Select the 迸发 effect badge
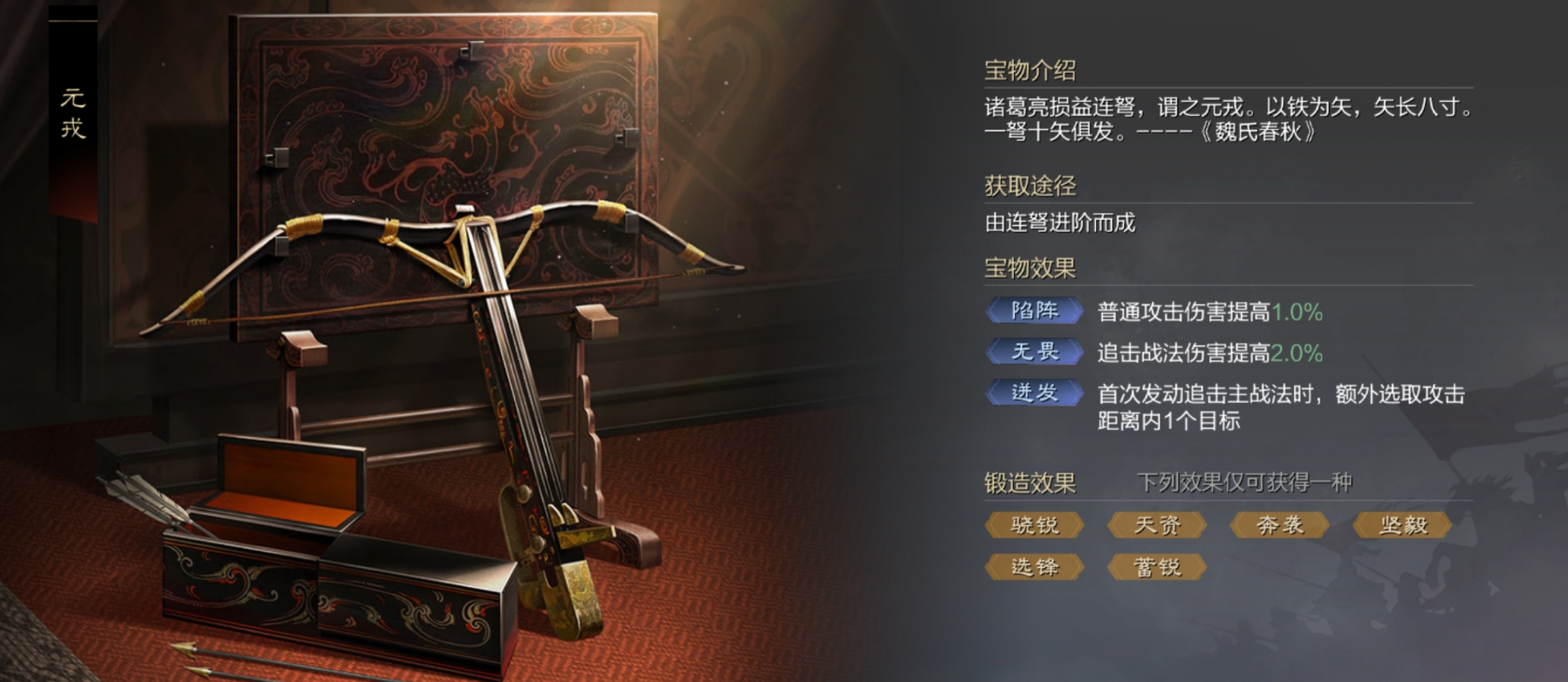Image resolution: width=1568 pixels, height=682 pixels. click(x=1033, y=393)
